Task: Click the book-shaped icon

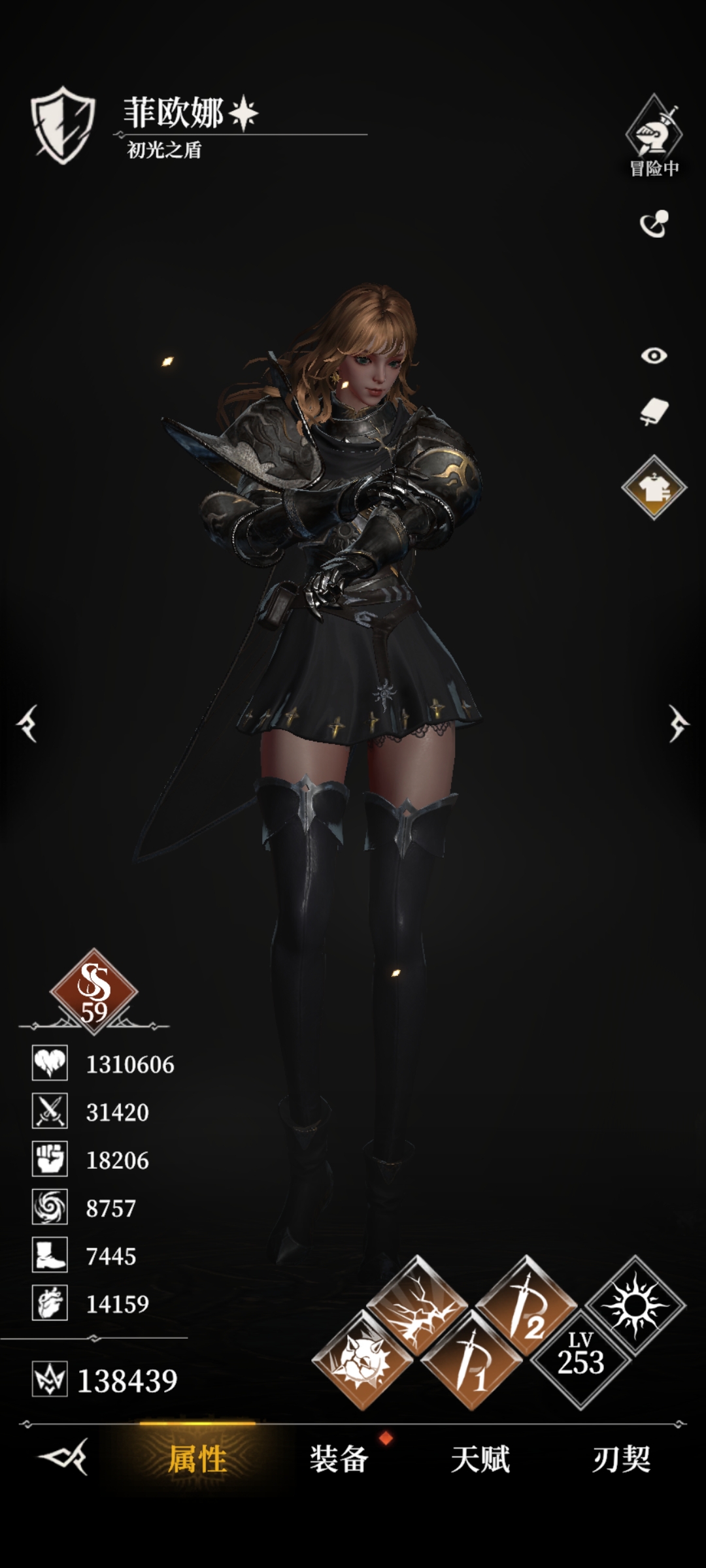Action: [654, 412]
